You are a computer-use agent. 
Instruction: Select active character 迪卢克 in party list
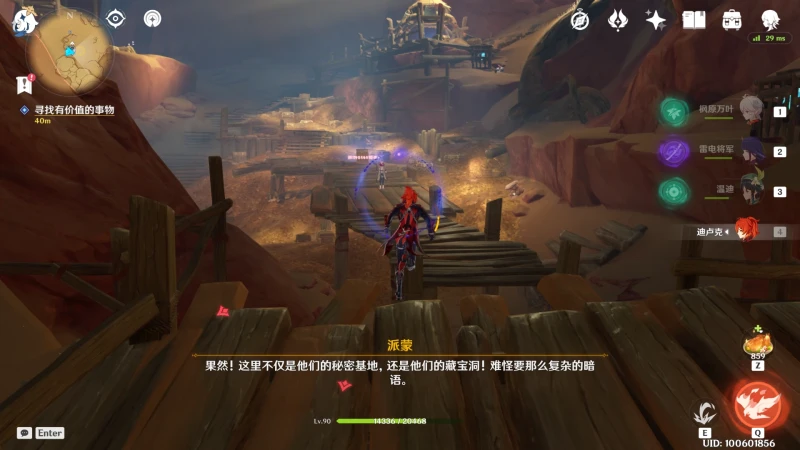(x=745, y=231)
